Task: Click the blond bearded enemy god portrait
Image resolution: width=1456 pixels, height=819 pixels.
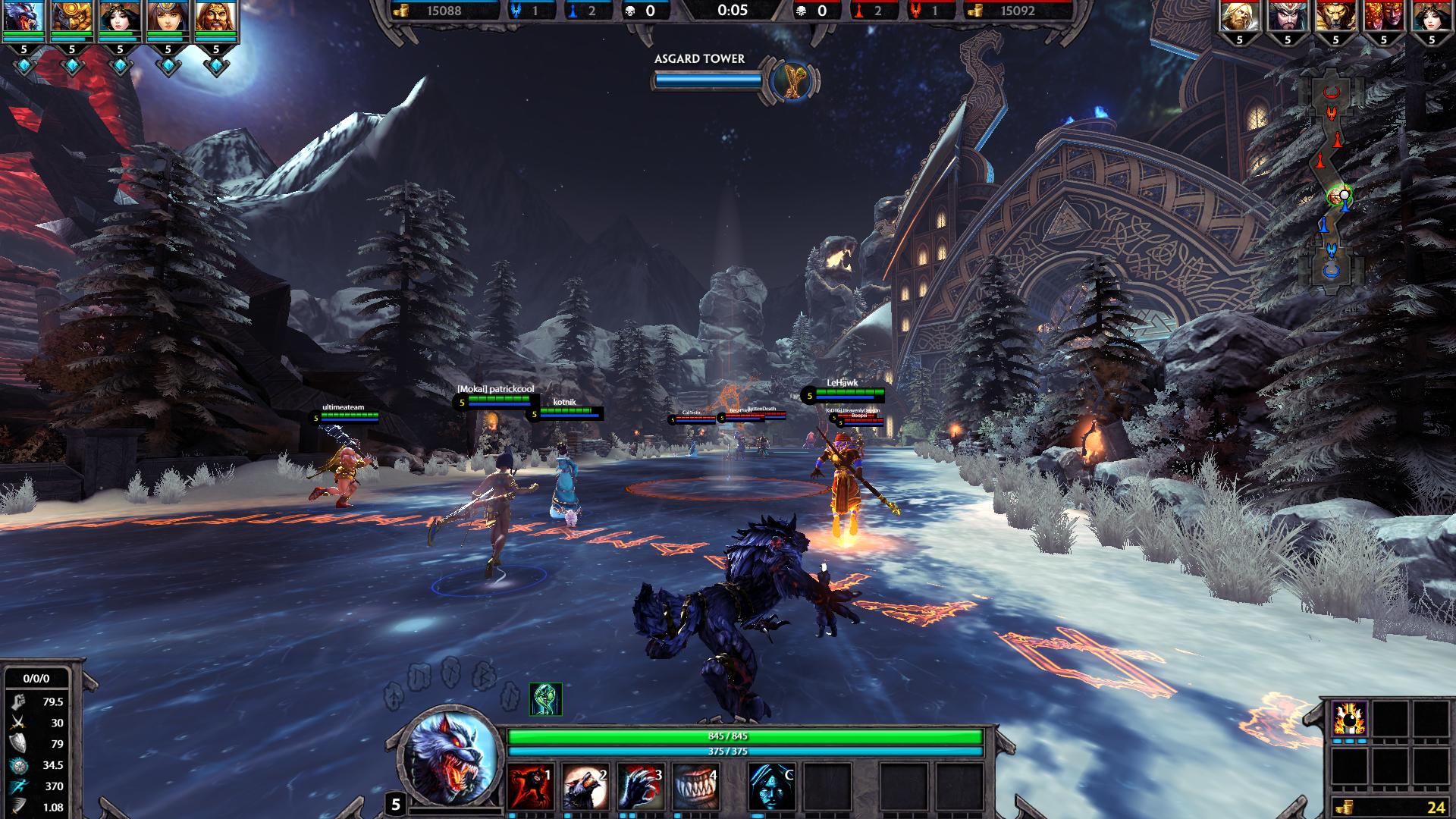Action: (1239, 17)
